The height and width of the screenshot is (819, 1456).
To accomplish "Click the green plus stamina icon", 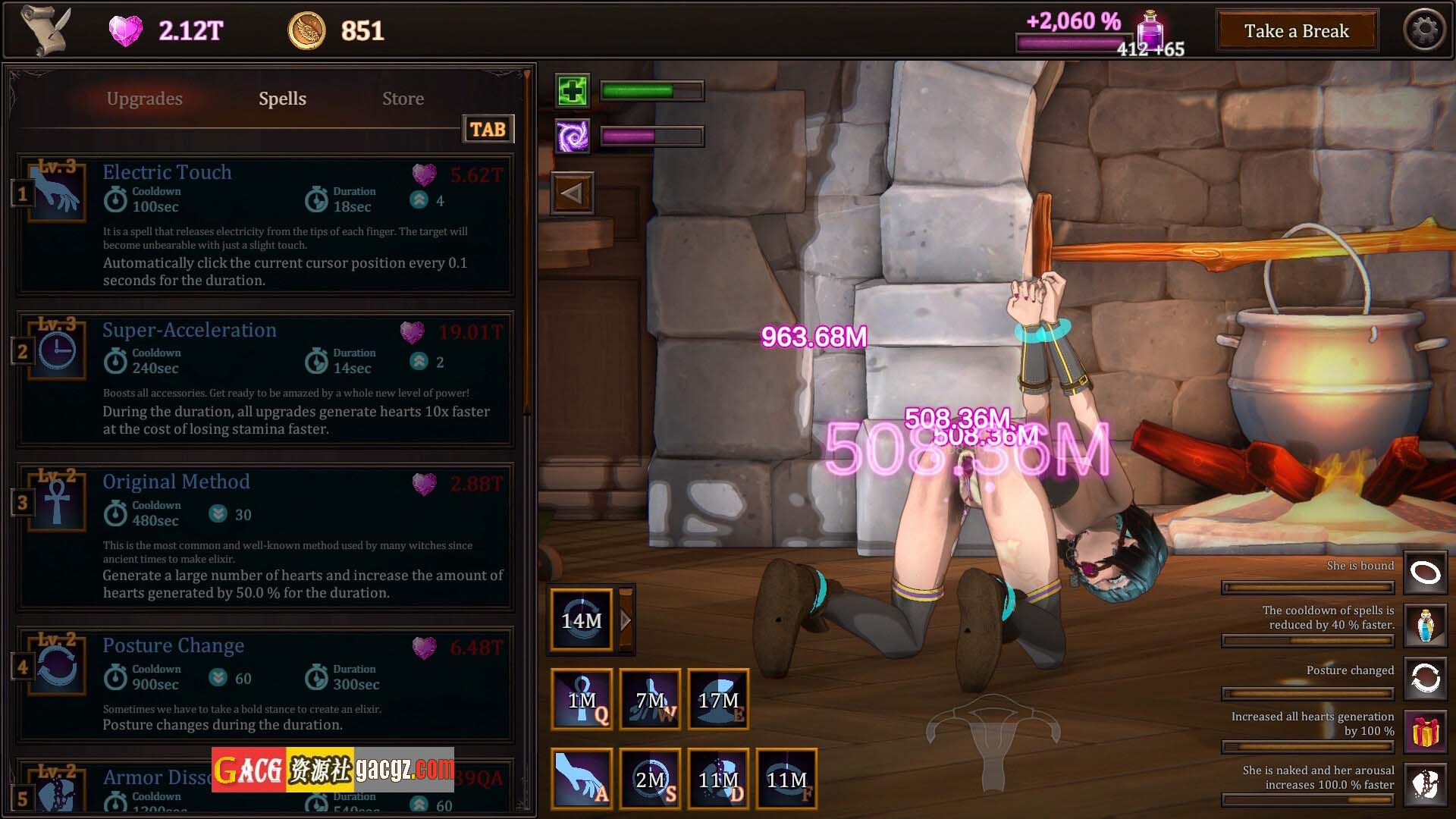I will click(573, 92).
